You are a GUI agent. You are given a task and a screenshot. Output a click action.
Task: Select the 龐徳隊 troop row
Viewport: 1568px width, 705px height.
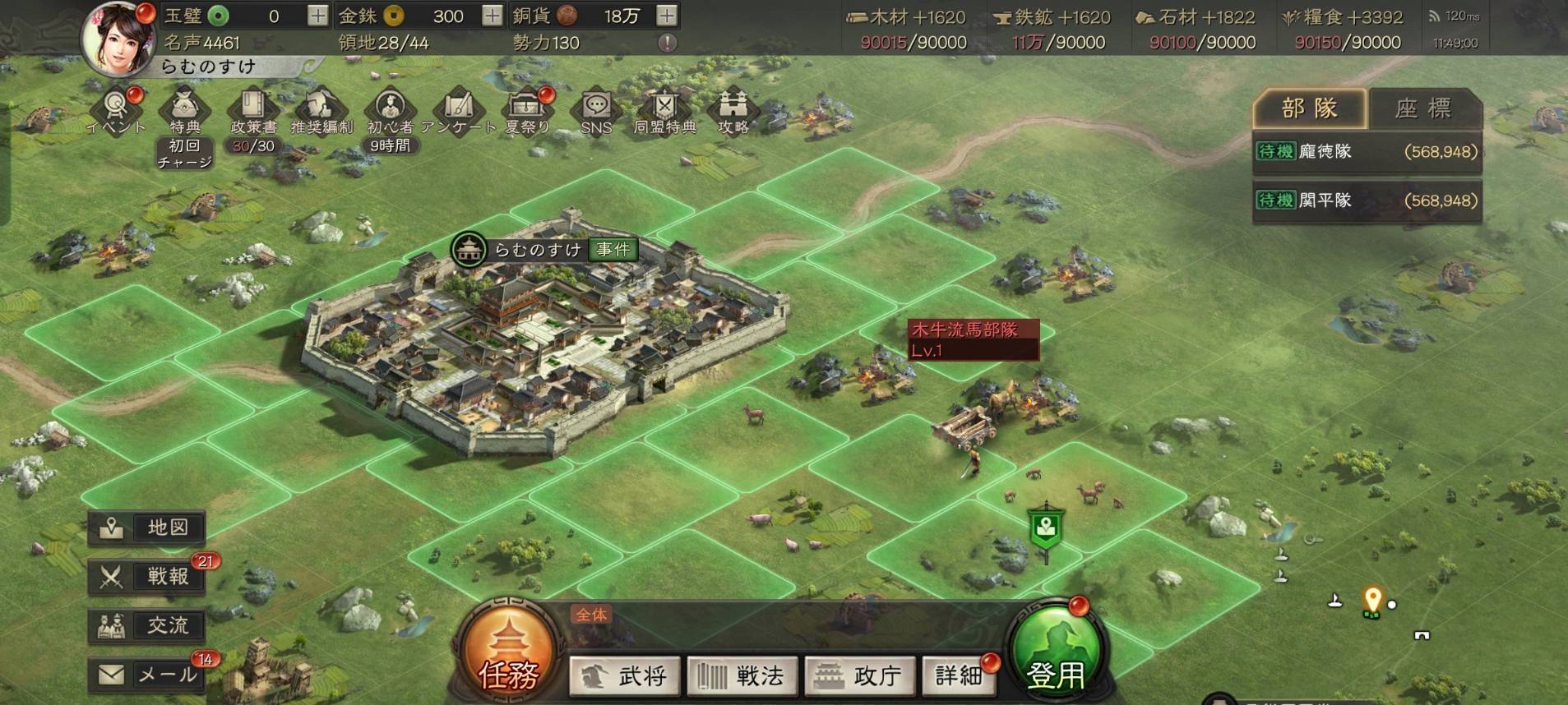pos(1366,152)
